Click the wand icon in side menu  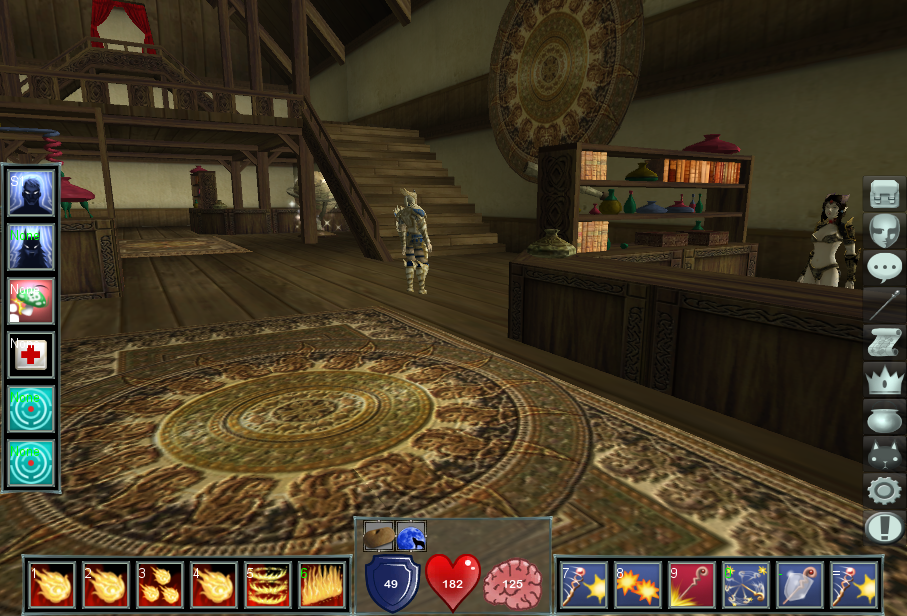pos(884,305)
